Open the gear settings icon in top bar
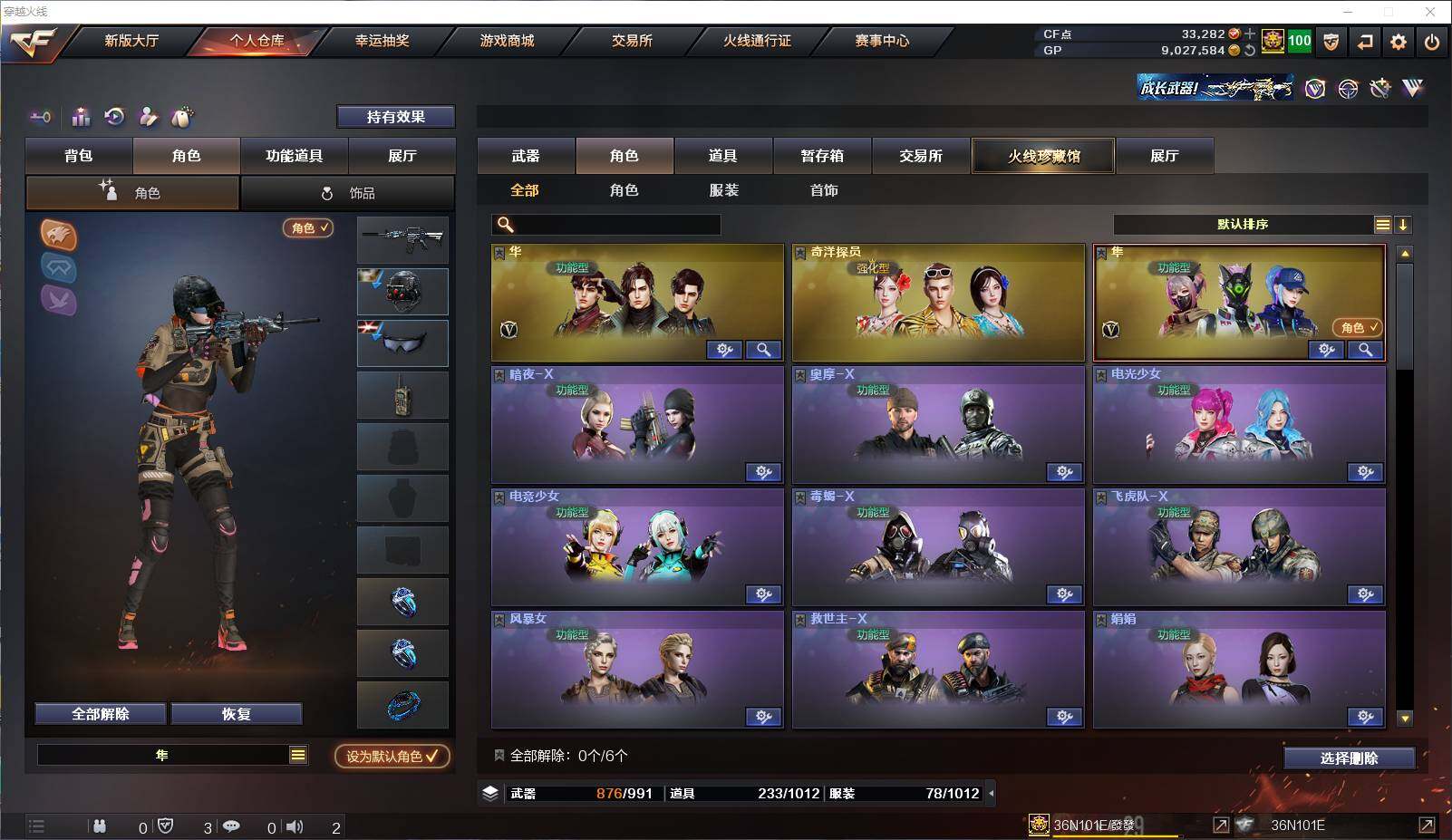Viewport: 1452px width, 840px height. point(1399,42)
